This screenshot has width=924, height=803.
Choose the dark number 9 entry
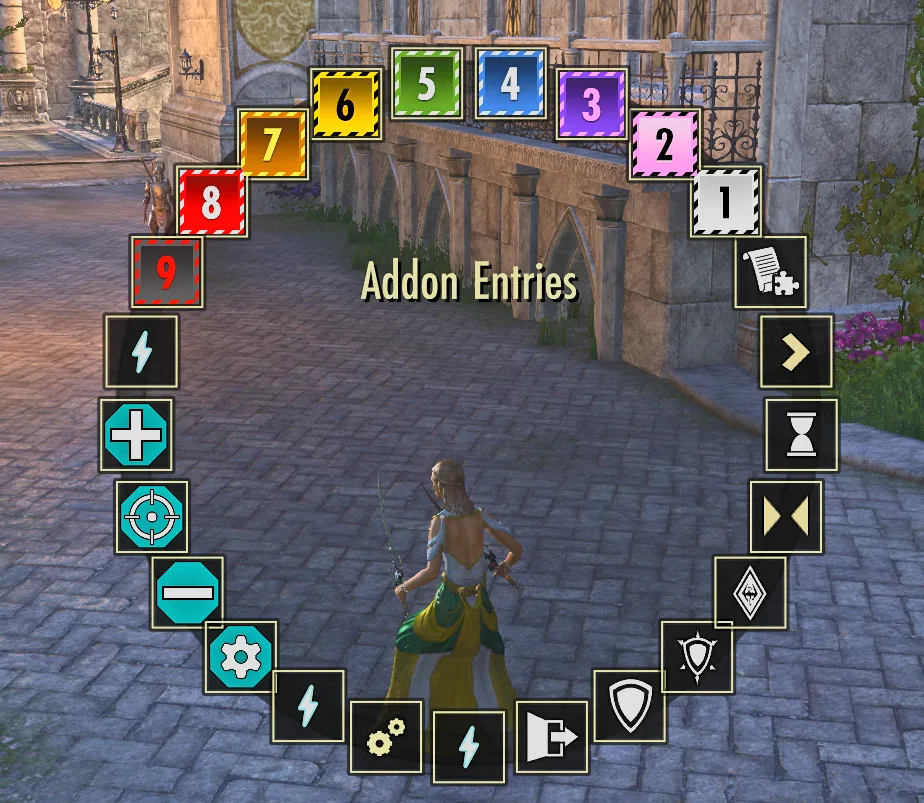[x=167, y=272]
